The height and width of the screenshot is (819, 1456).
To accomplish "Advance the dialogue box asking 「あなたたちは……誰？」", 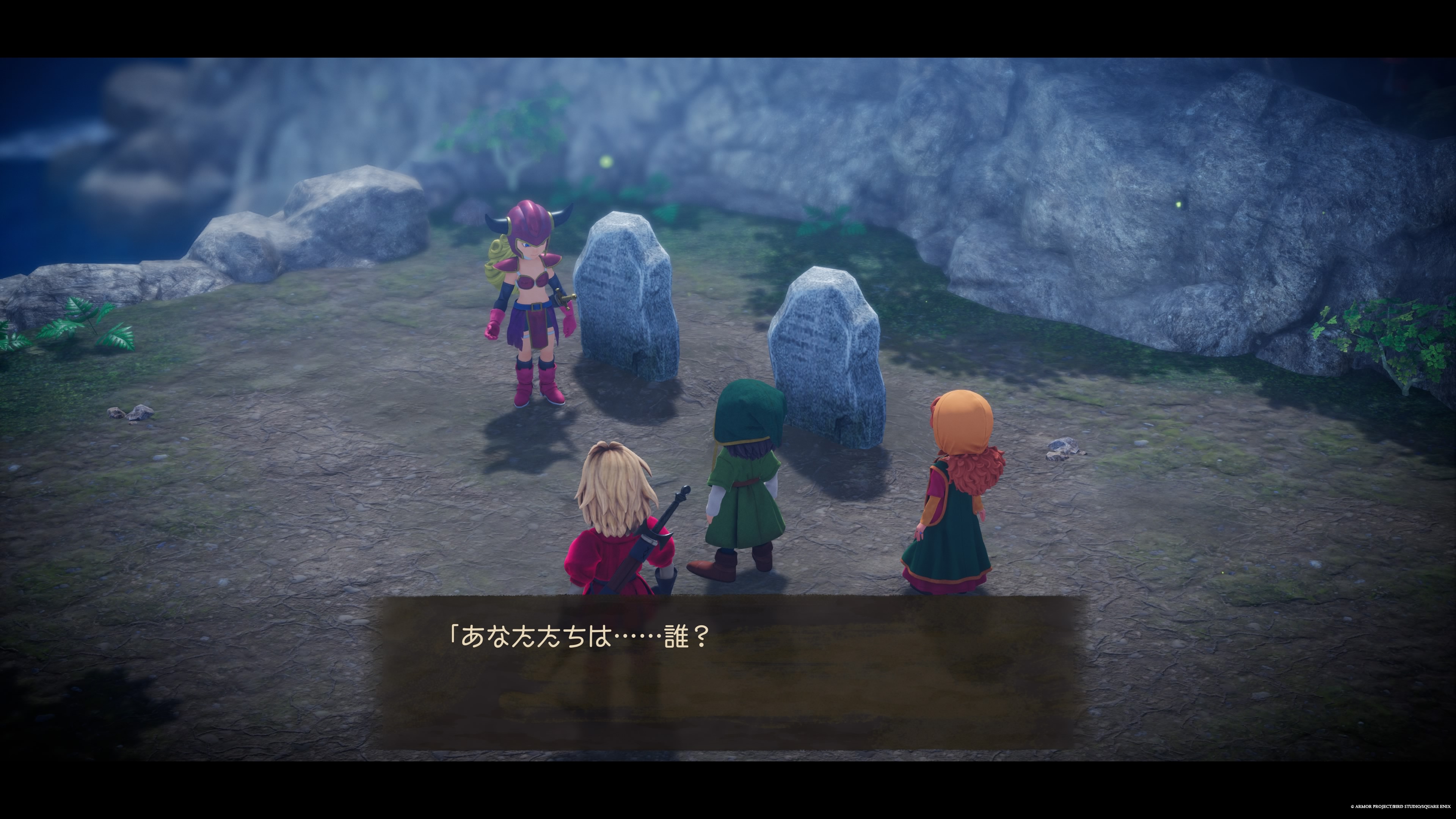I will (x=728, y=673).
